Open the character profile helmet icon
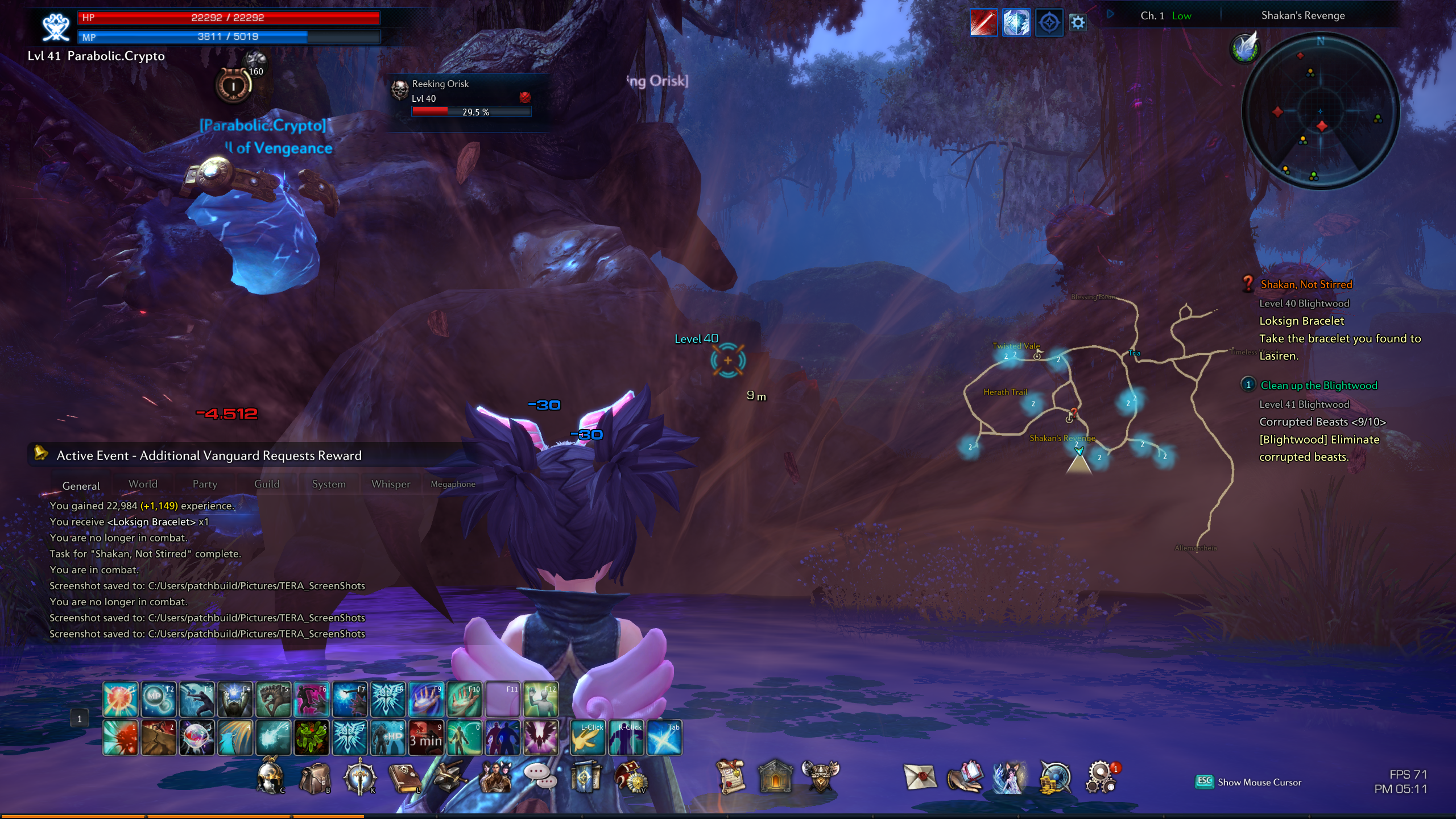Screen dimensions: 1456x819 coord(269,777)
